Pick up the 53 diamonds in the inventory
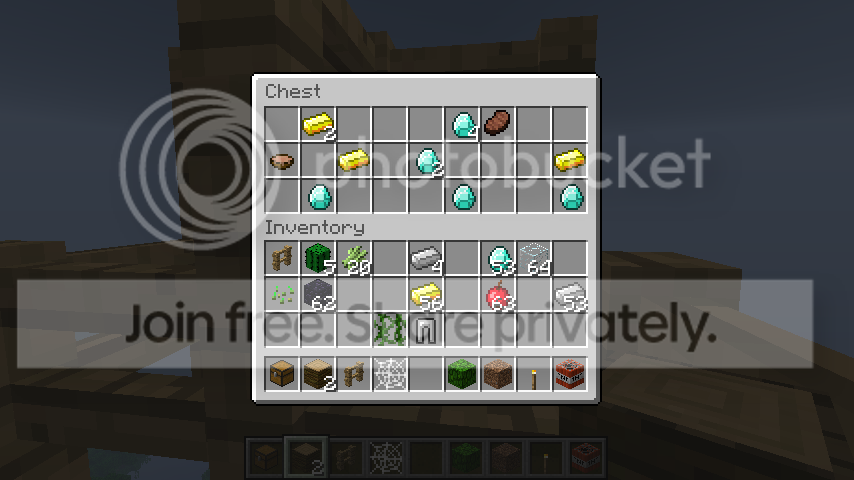 pyautogui.click(x=498, y=260)
